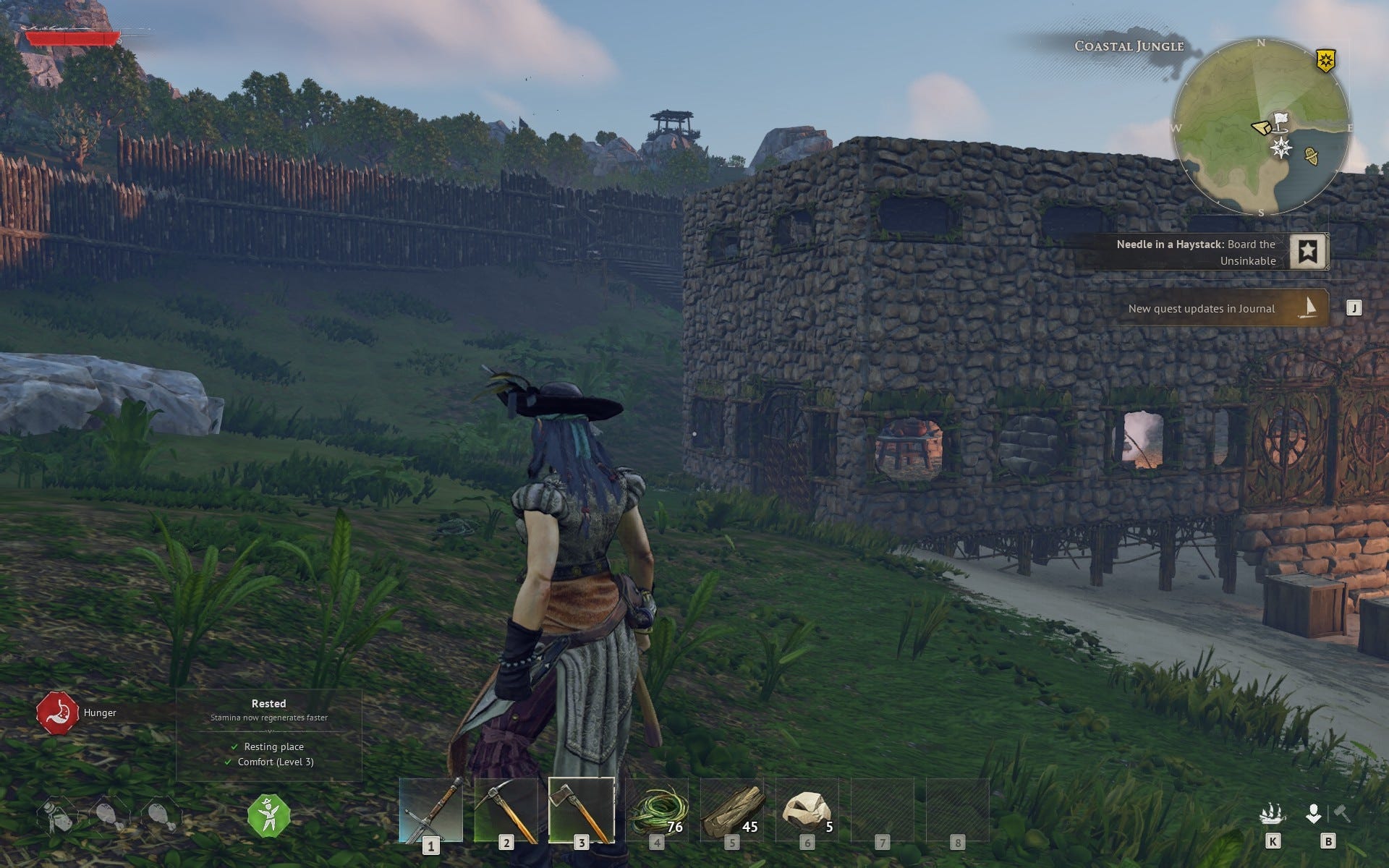Open the Needle in a Haystack quest tracker
This screenshot has height=868, width=1389.
pyautogui.click(x=1201, y=252)
